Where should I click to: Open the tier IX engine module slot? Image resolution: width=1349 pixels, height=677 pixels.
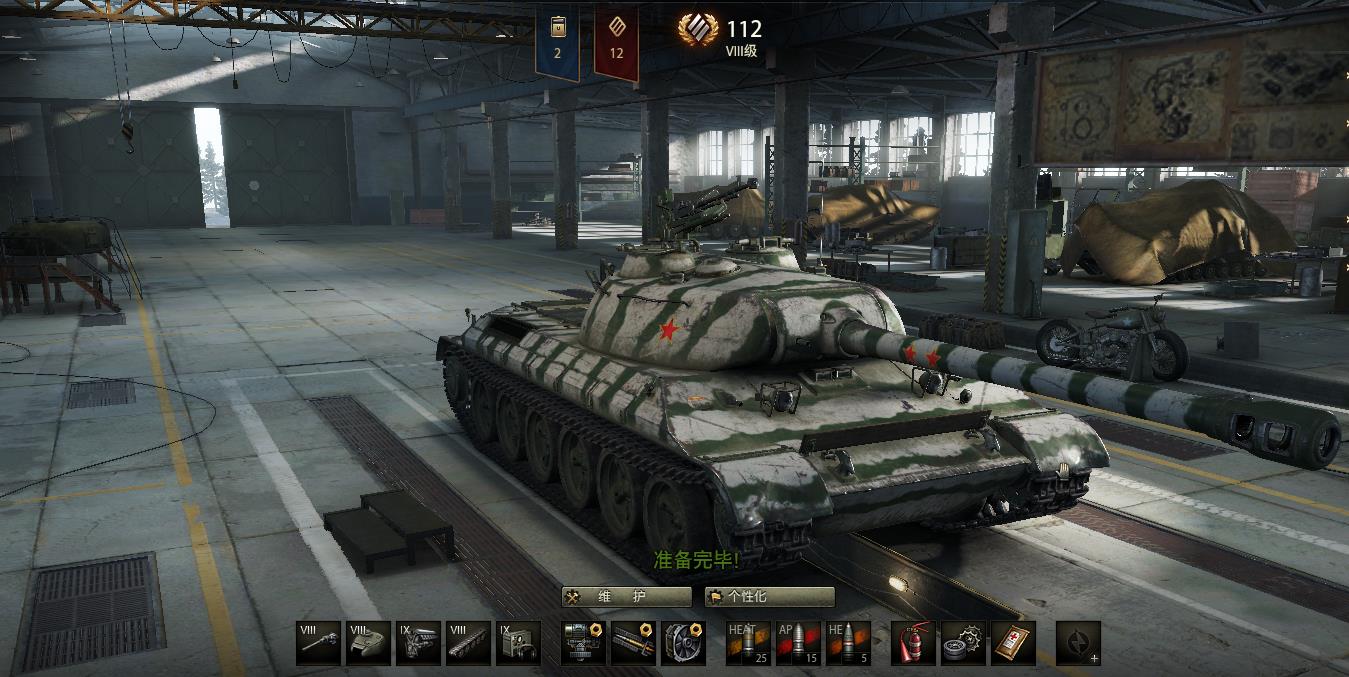[418, 643]
